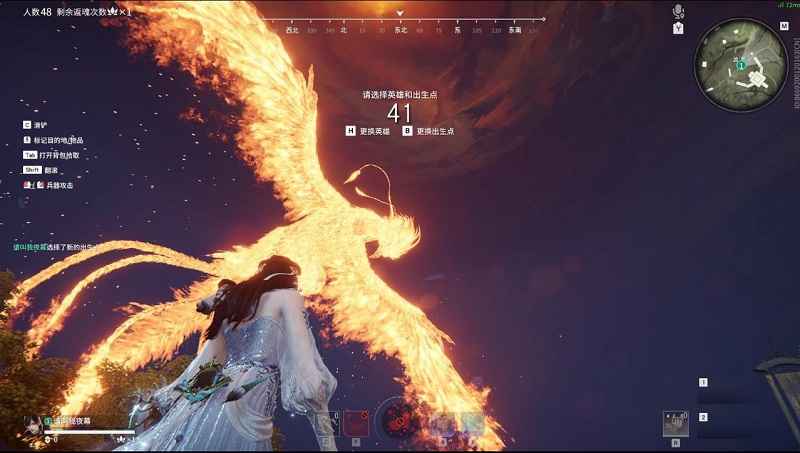This screenshot has height=453, width=800.
Task: Select the consumable item slot
Action: click(676, 423)
